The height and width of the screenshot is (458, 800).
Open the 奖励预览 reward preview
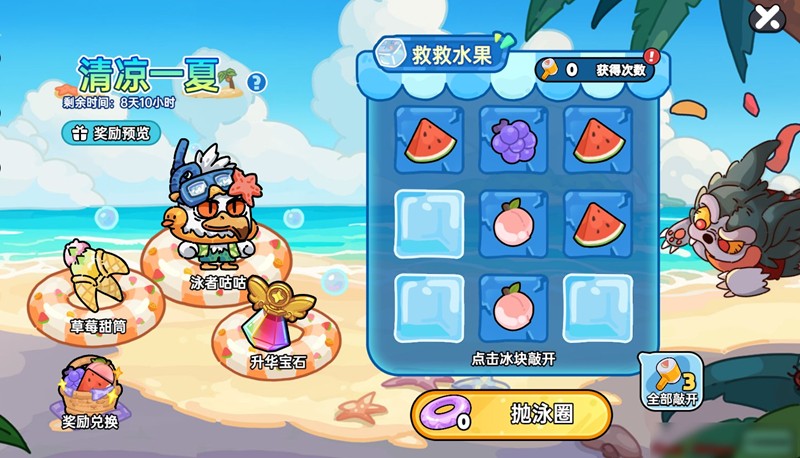click(x=111, y=132)
